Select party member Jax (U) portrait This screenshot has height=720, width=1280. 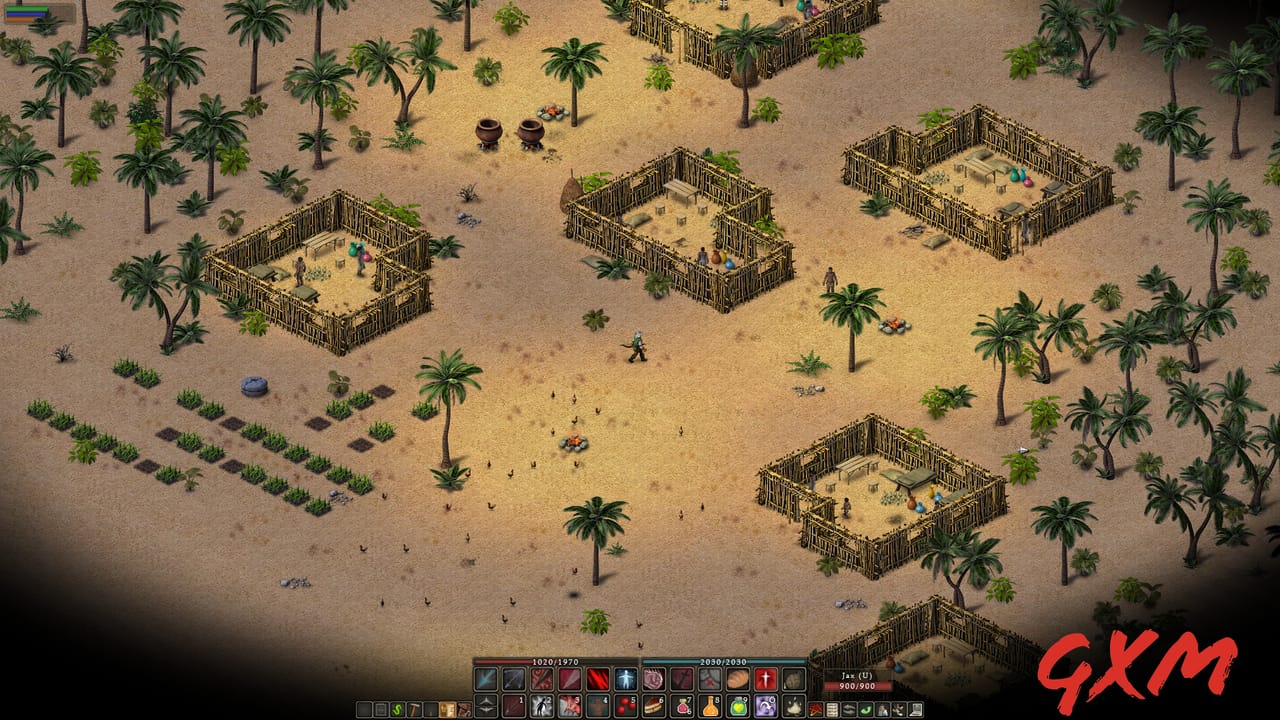coord(857,680)
